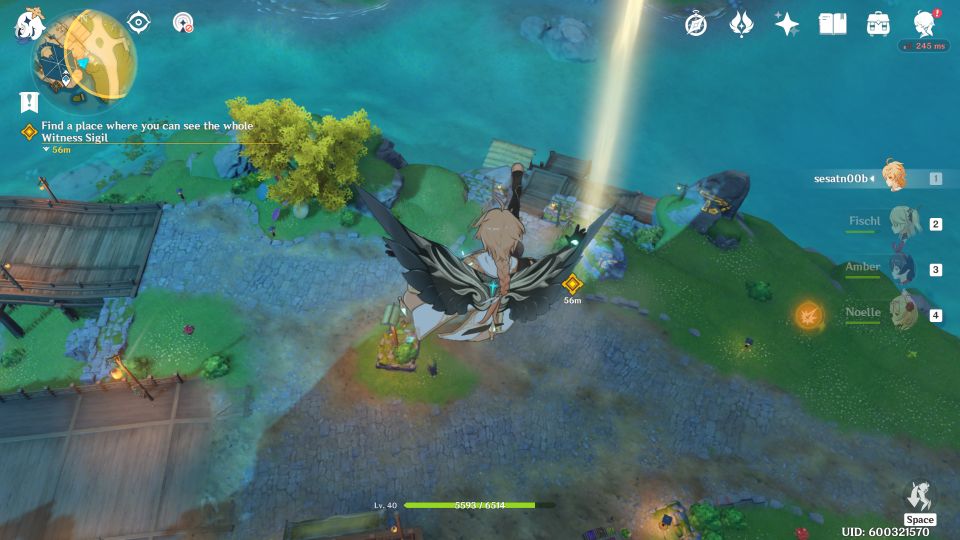
Task: Open the backpack inventory
Action: click(x=878, y=24)
